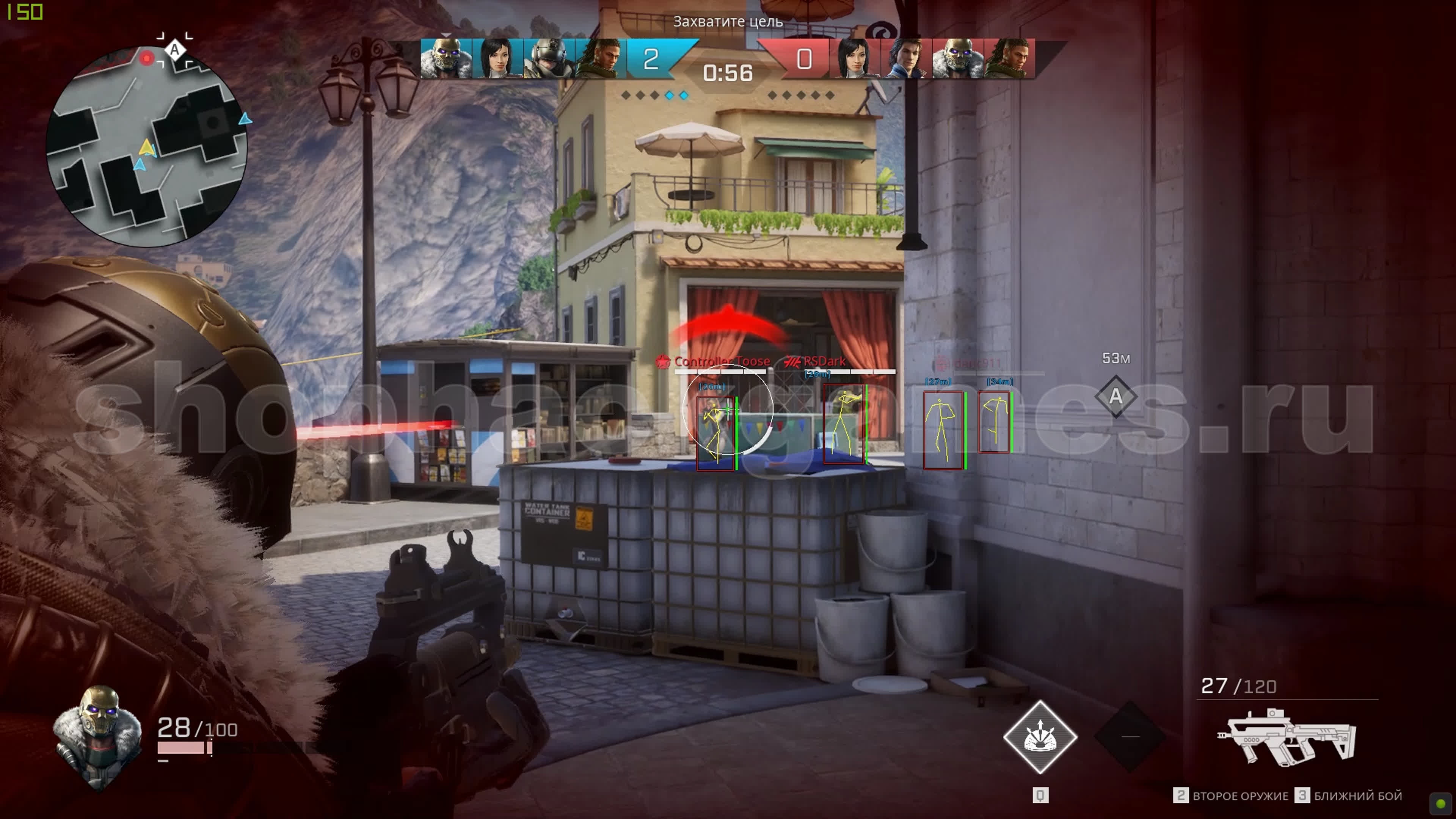Choose the blue team's helmeted soldier portrait
The image size is (1456, 819).
point(548,59)
